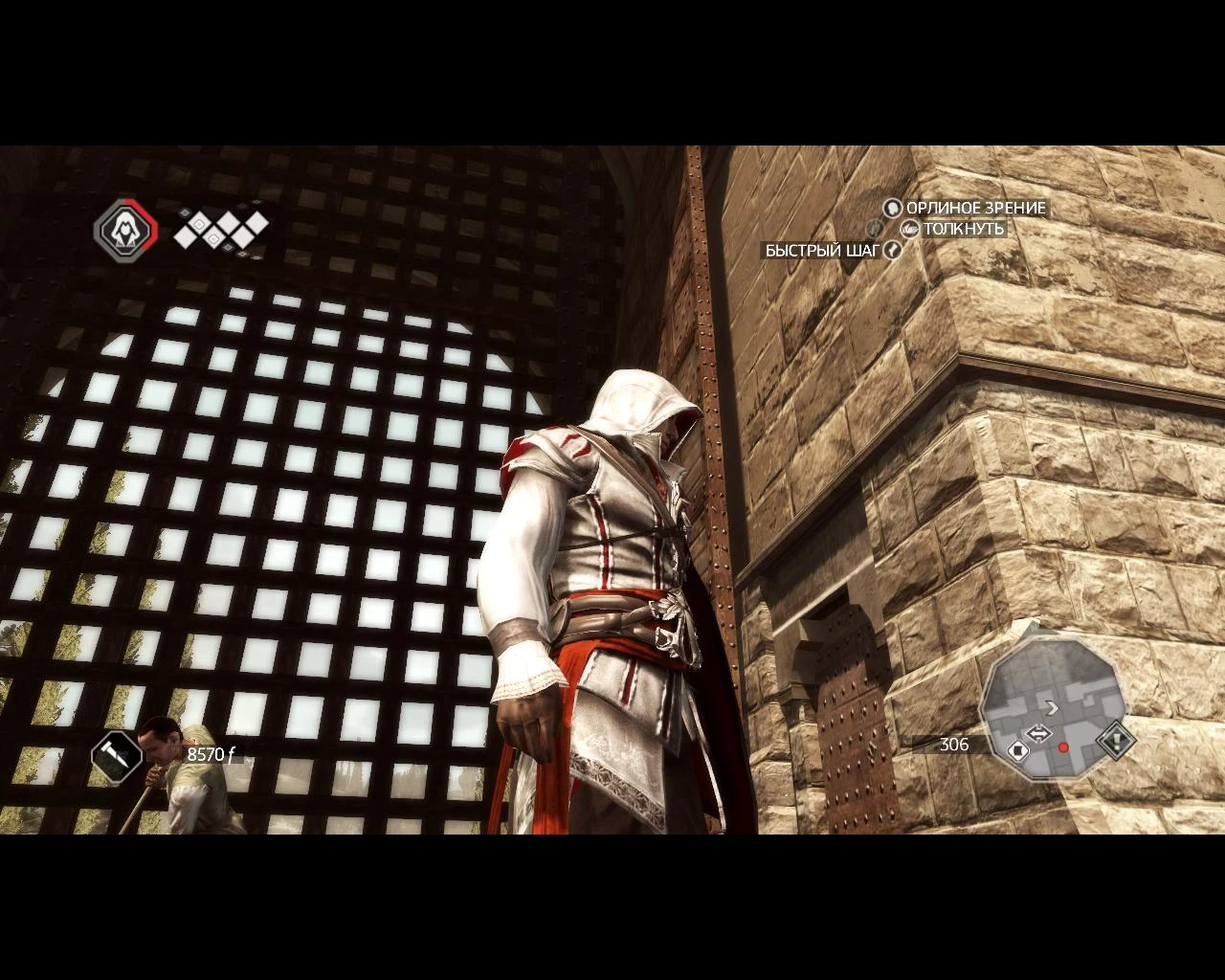Select the legs icon beside Быстрый шаг

[x=891, y=250]
